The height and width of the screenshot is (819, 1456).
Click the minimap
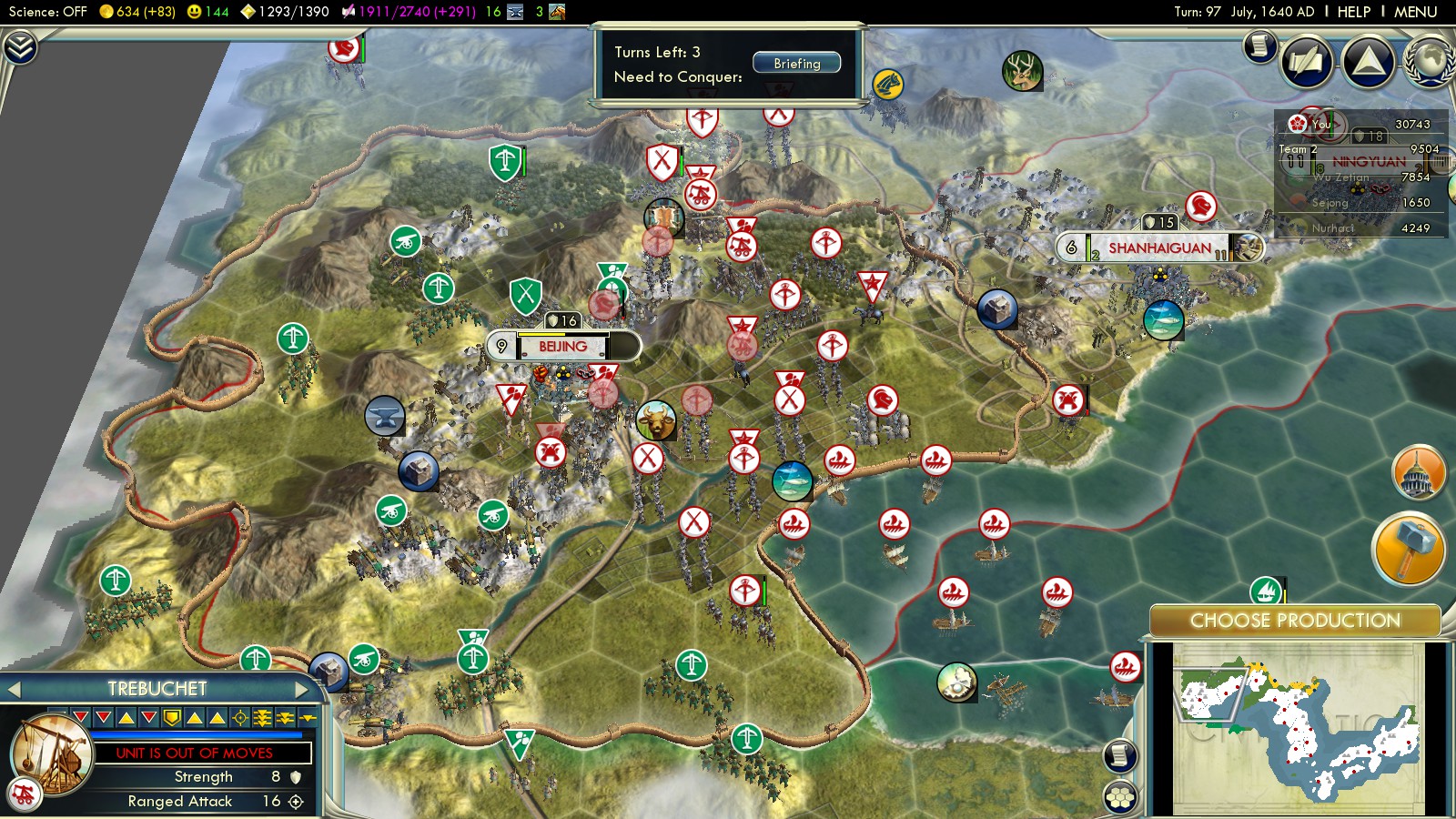1297,728
